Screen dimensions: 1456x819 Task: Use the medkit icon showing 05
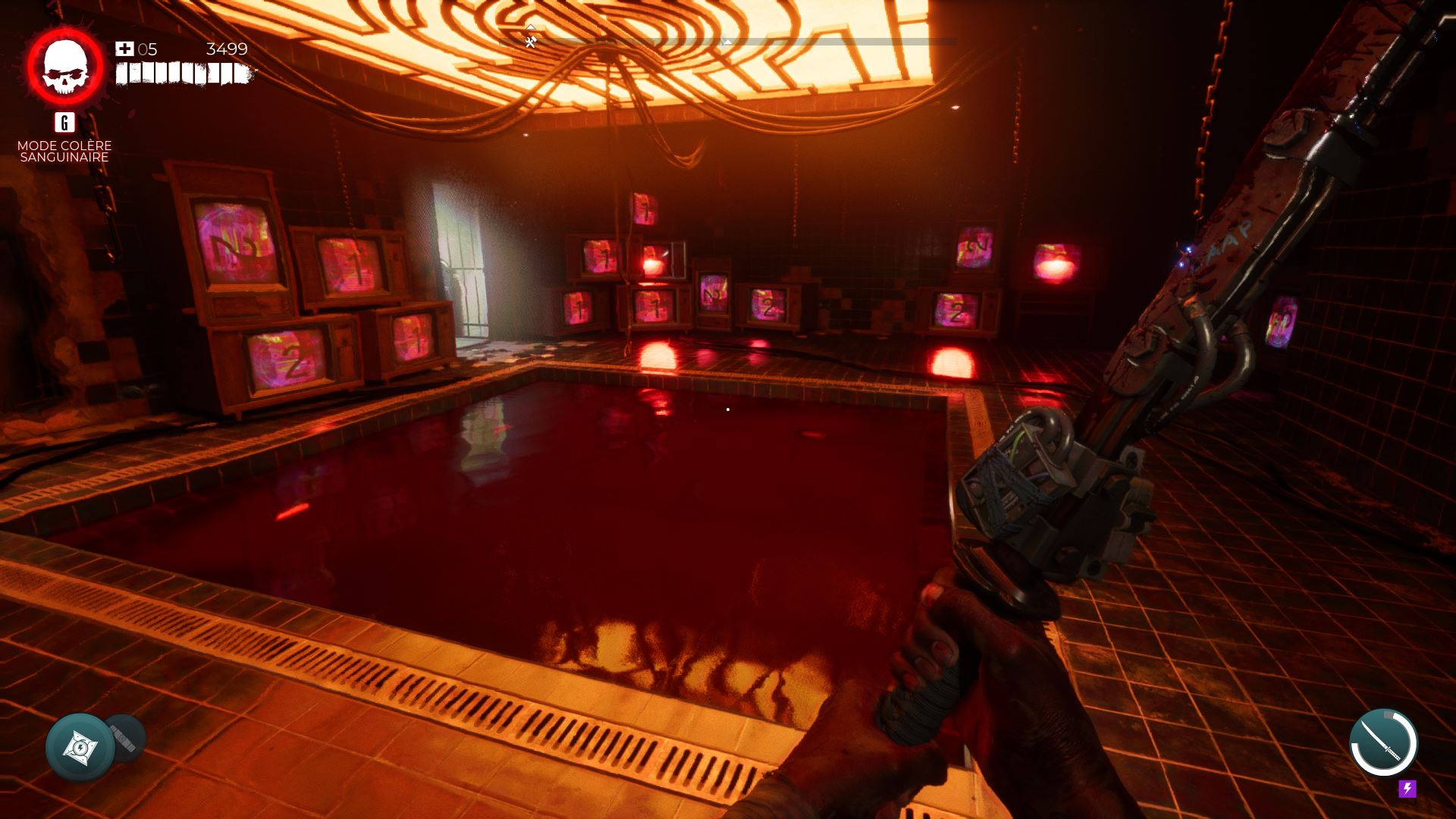click(x=124, y=49)
